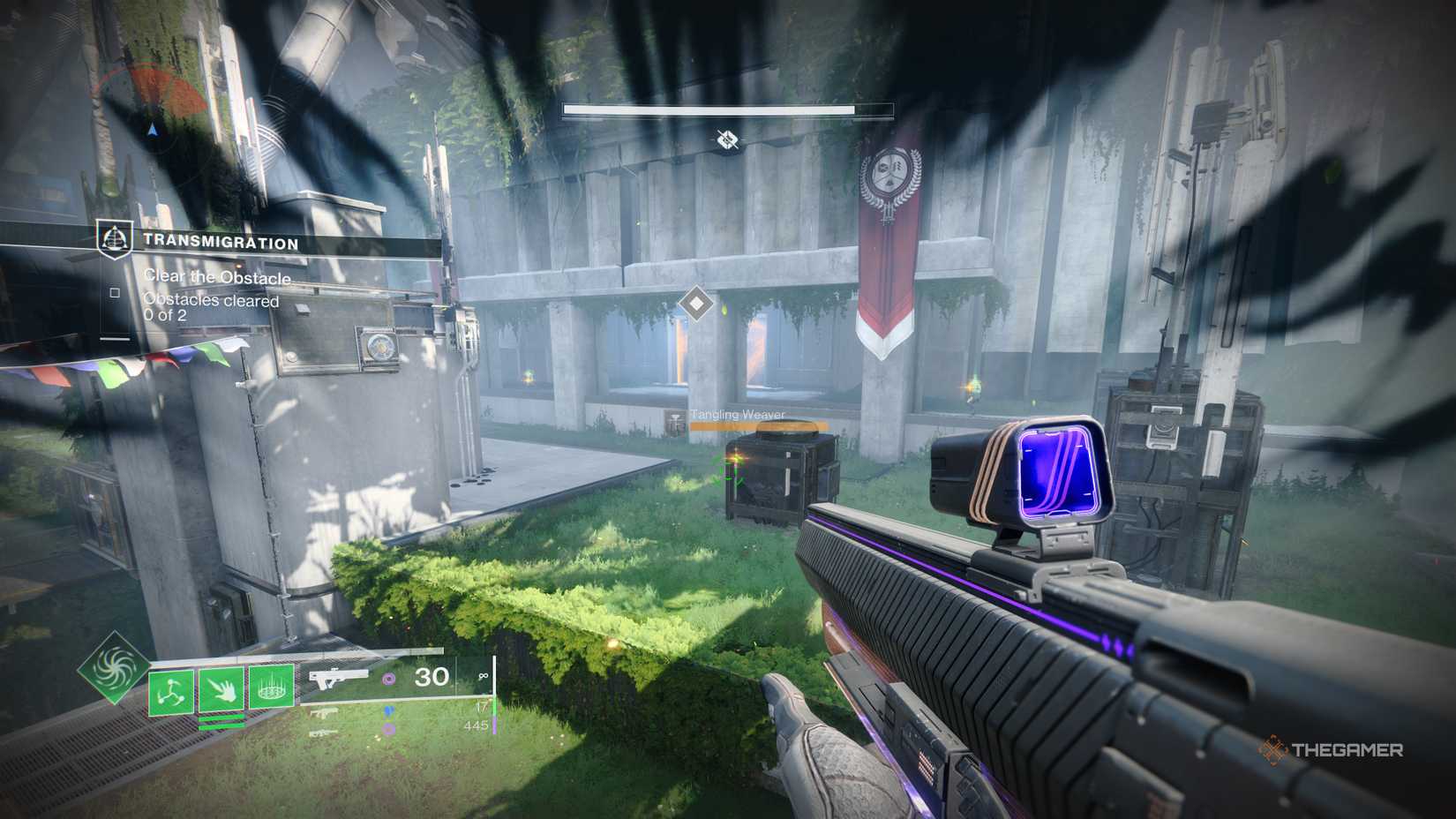Image resolution: width=1456 pixels, height=819 pixels.
Task: Click the diamond waypoint marker onscreen
Action: click(x=696, y=303)
